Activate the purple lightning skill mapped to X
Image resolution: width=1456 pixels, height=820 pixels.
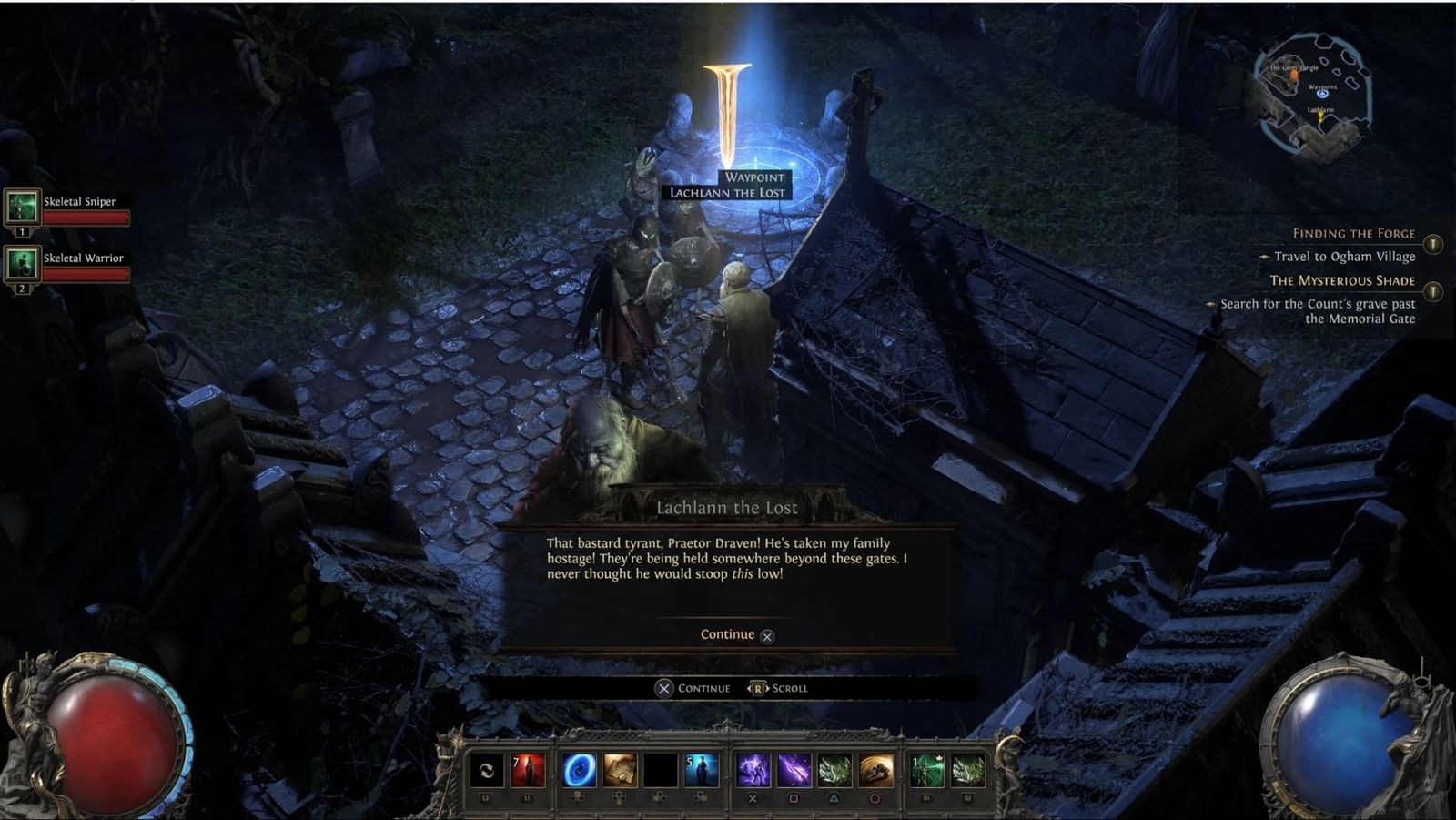[x=753, y=772]
